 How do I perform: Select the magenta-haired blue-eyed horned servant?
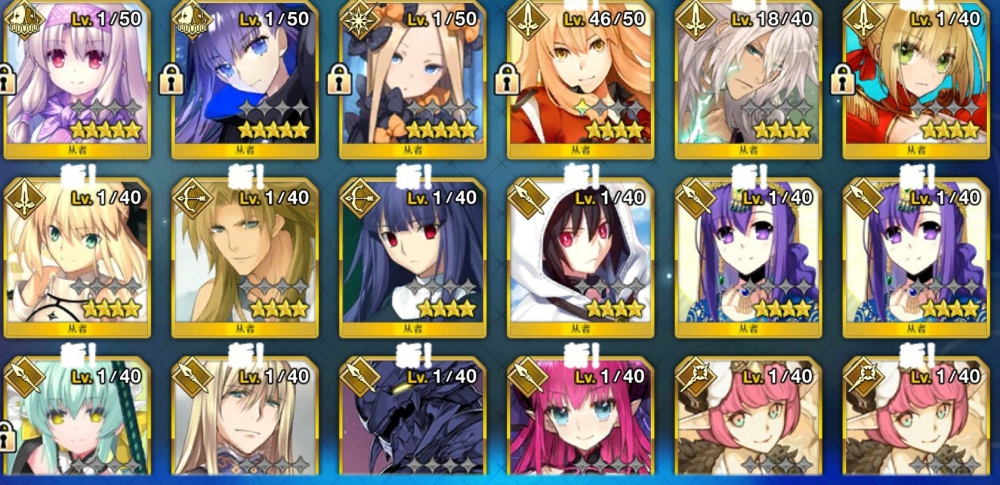[x=580, y=420]
